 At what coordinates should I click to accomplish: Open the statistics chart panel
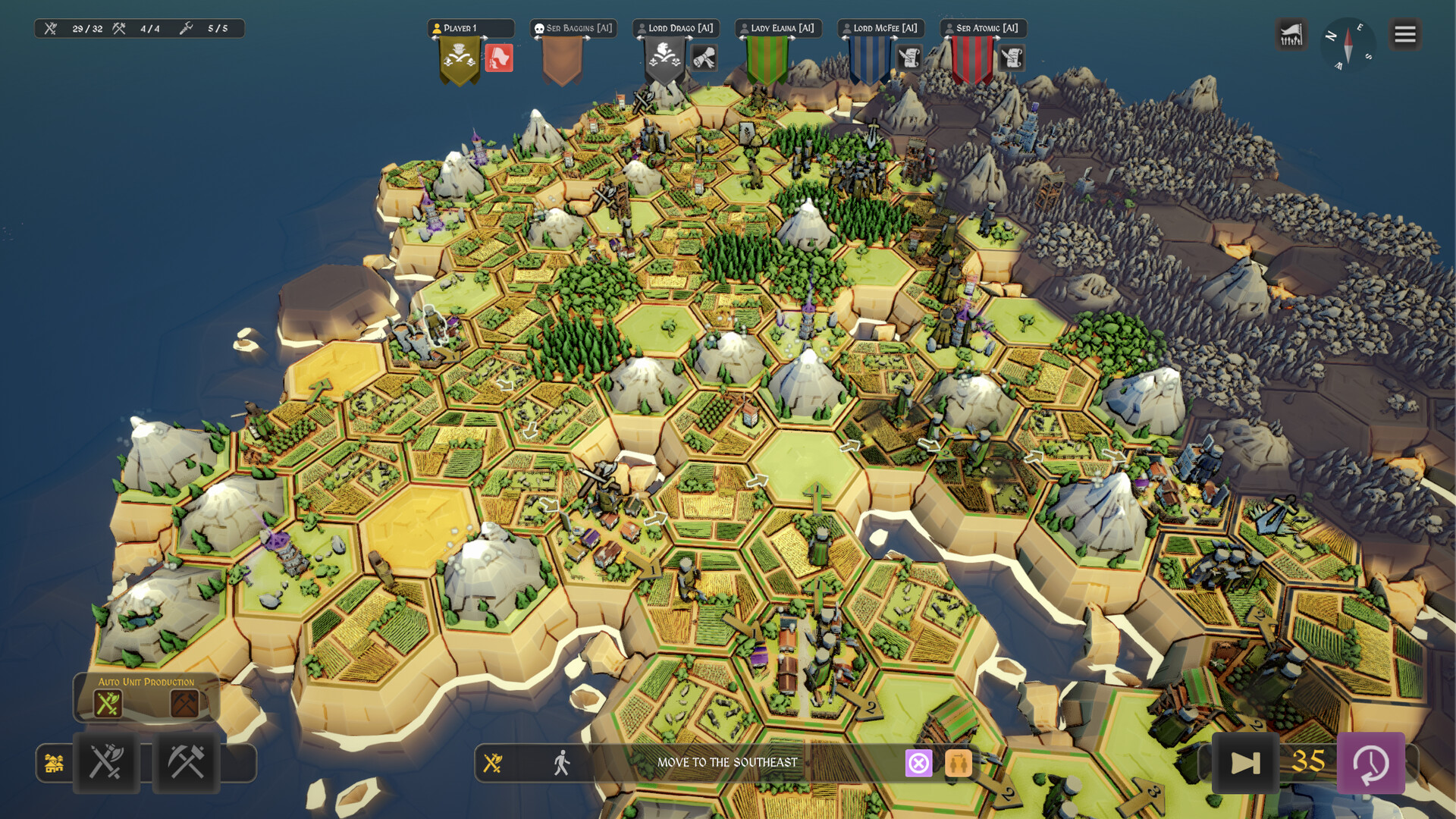point(1291,35)
